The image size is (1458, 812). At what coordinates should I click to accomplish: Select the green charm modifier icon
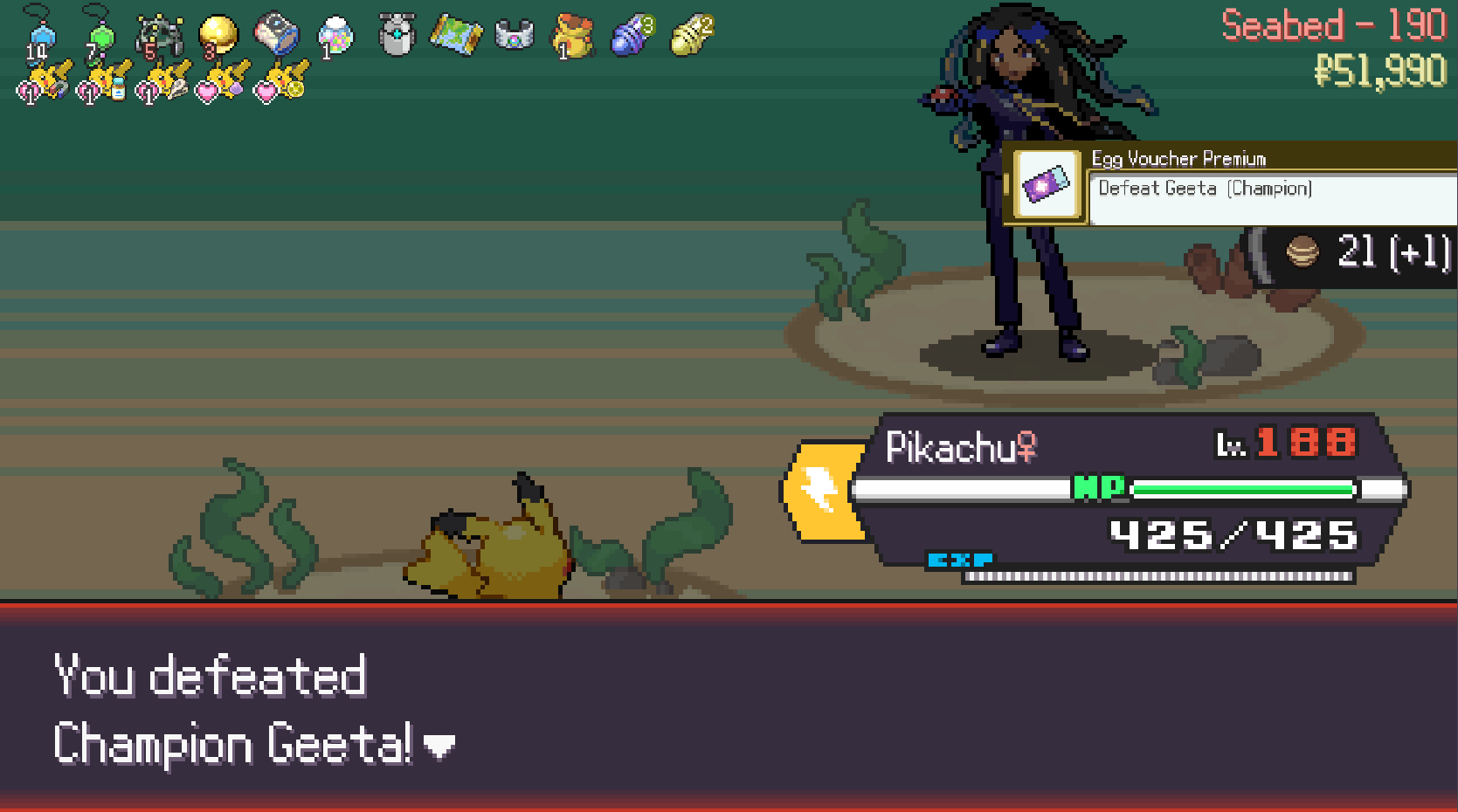pyautogui.click(x=100, y=37)
